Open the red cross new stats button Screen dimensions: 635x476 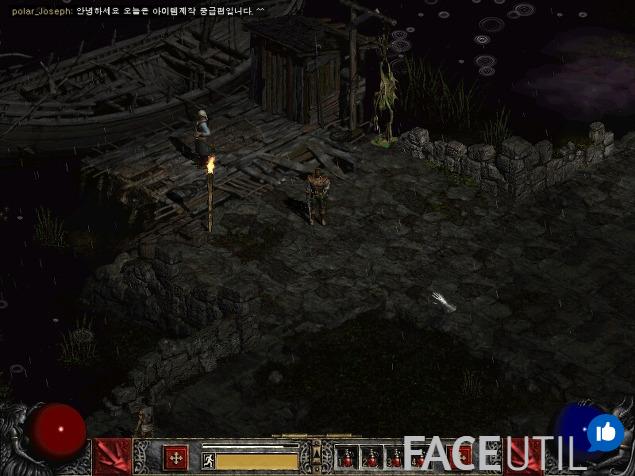[175, 457]
